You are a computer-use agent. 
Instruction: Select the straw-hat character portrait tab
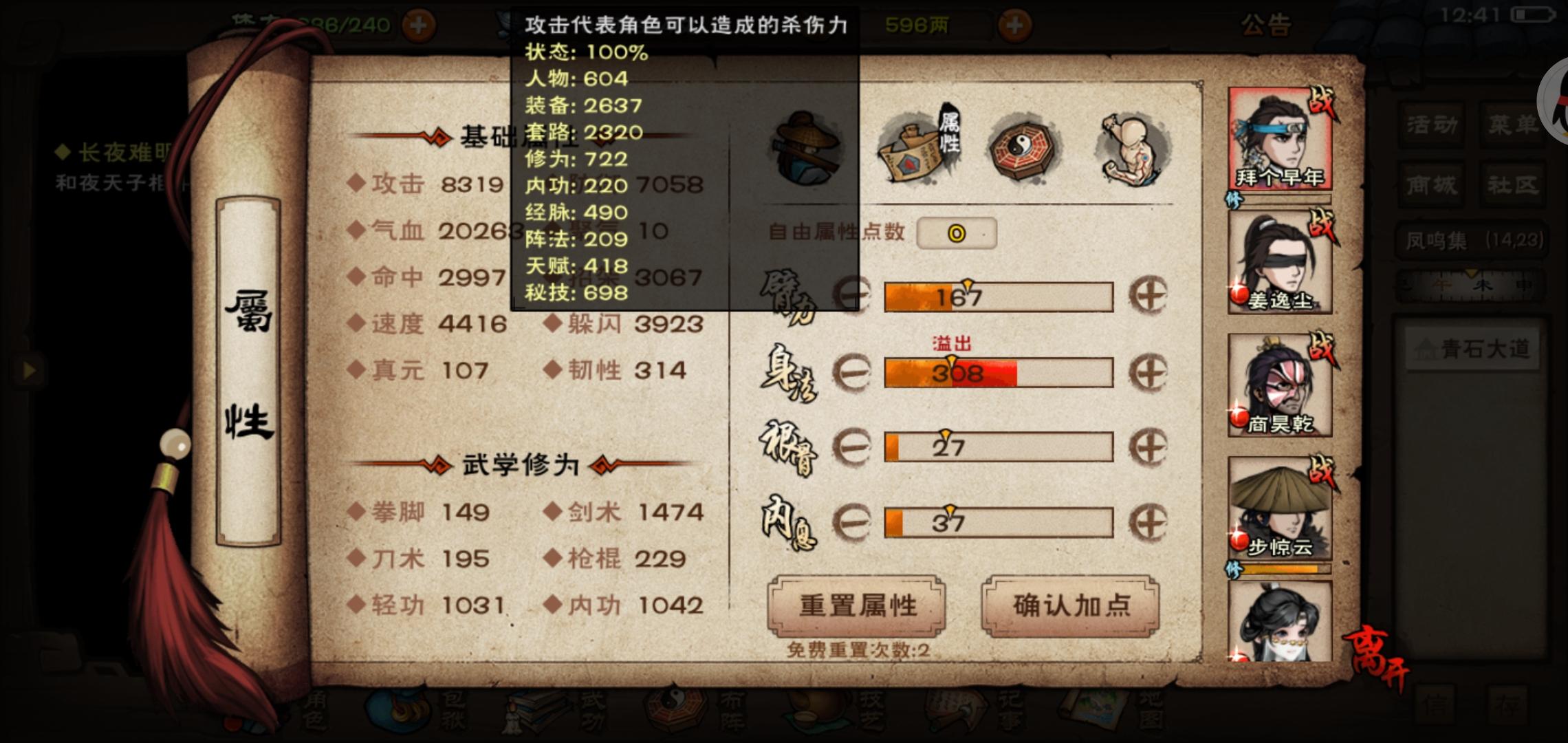point(805,148)
